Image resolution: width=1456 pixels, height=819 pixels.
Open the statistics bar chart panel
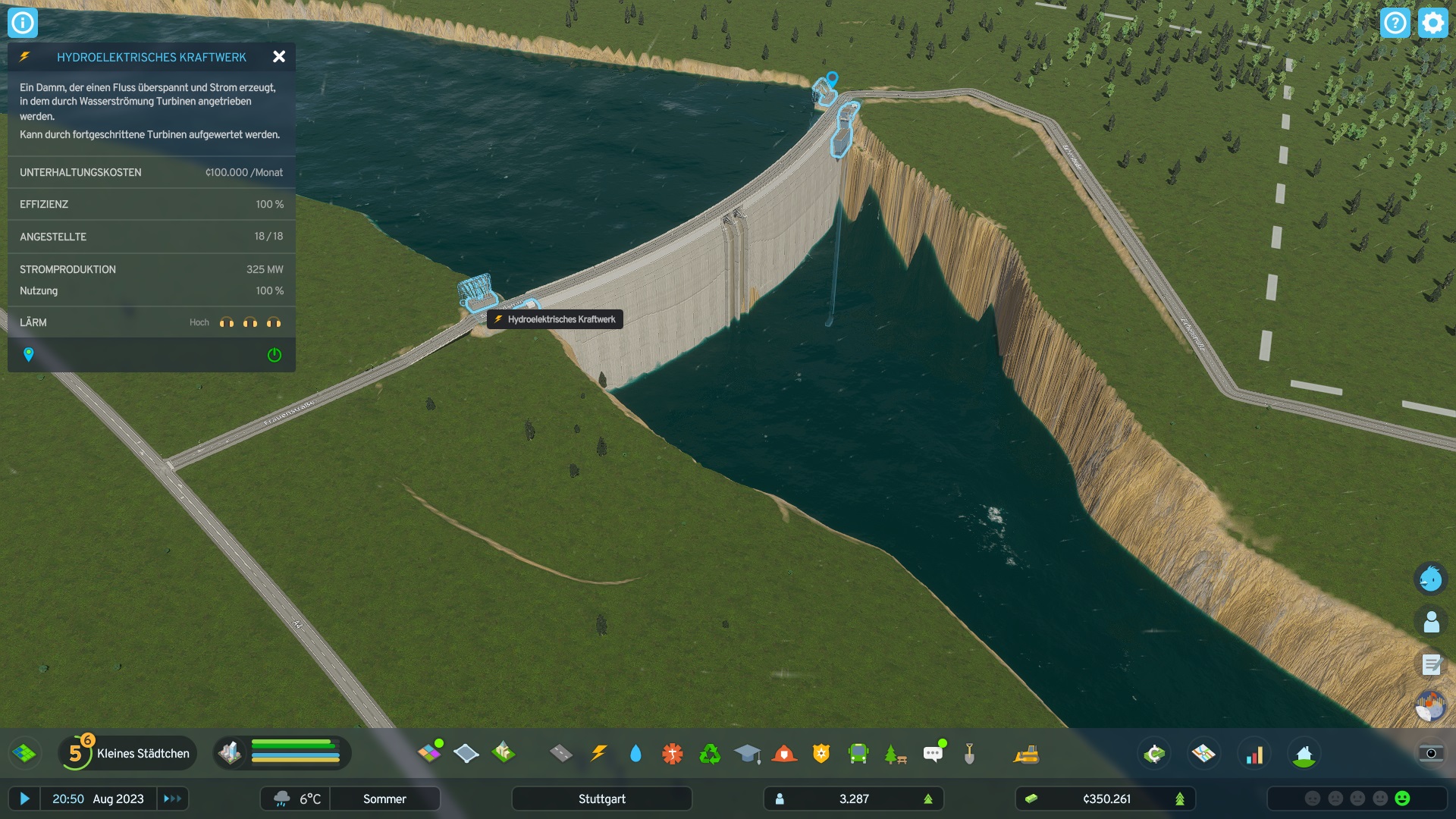[1255, 753]
